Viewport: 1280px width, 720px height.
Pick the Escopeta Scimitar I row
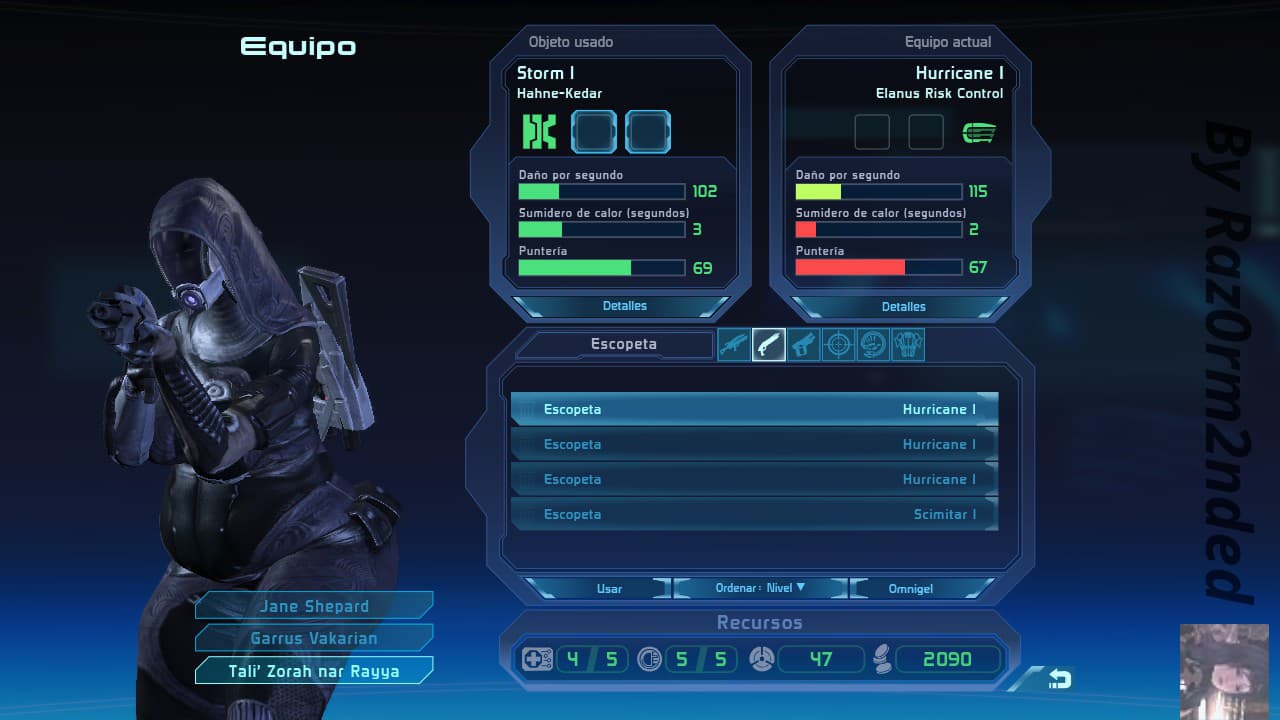click(x=754, y=514)
